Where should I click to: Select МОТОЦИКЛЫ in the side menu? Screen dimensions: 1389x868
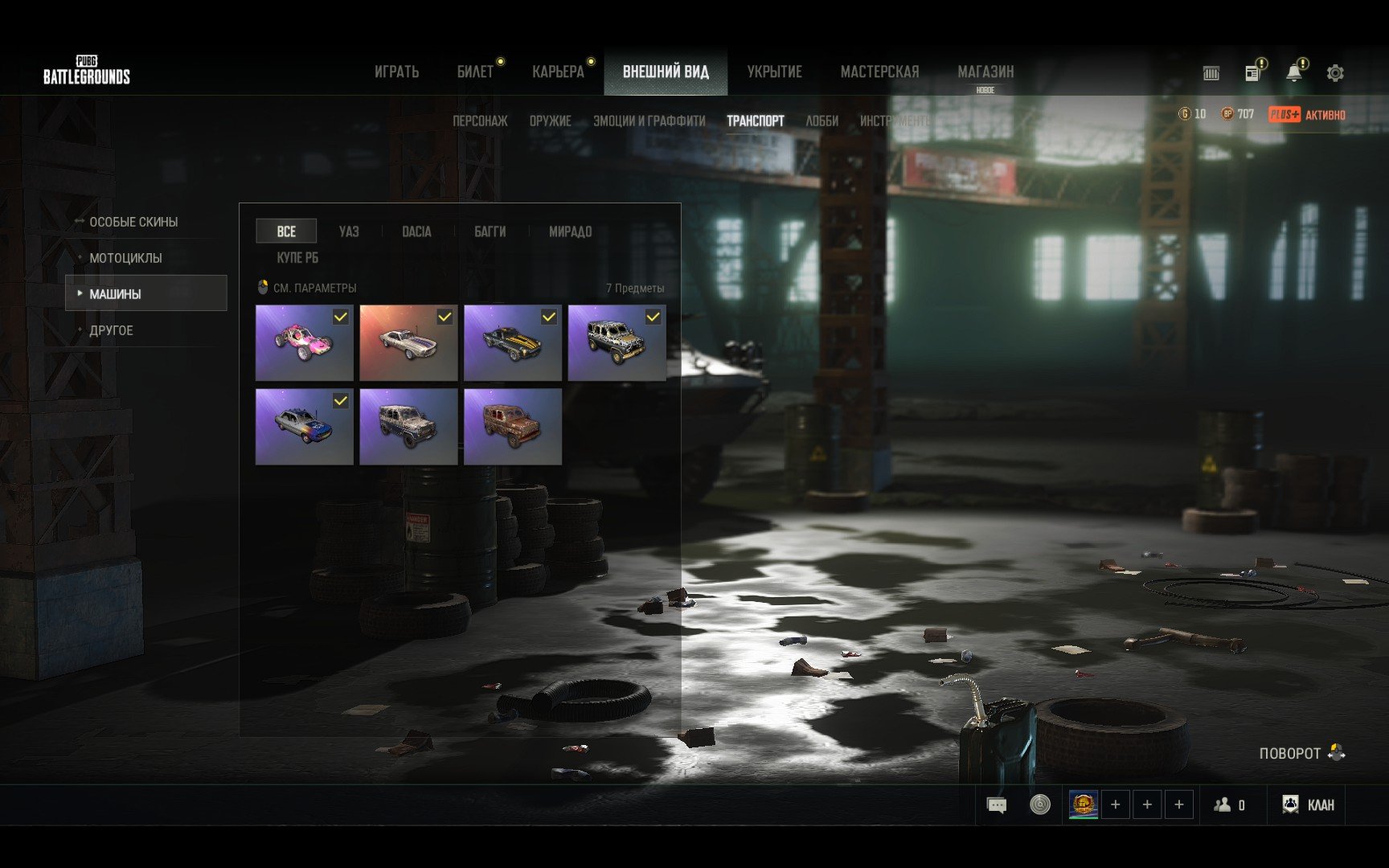coord(125,258)
